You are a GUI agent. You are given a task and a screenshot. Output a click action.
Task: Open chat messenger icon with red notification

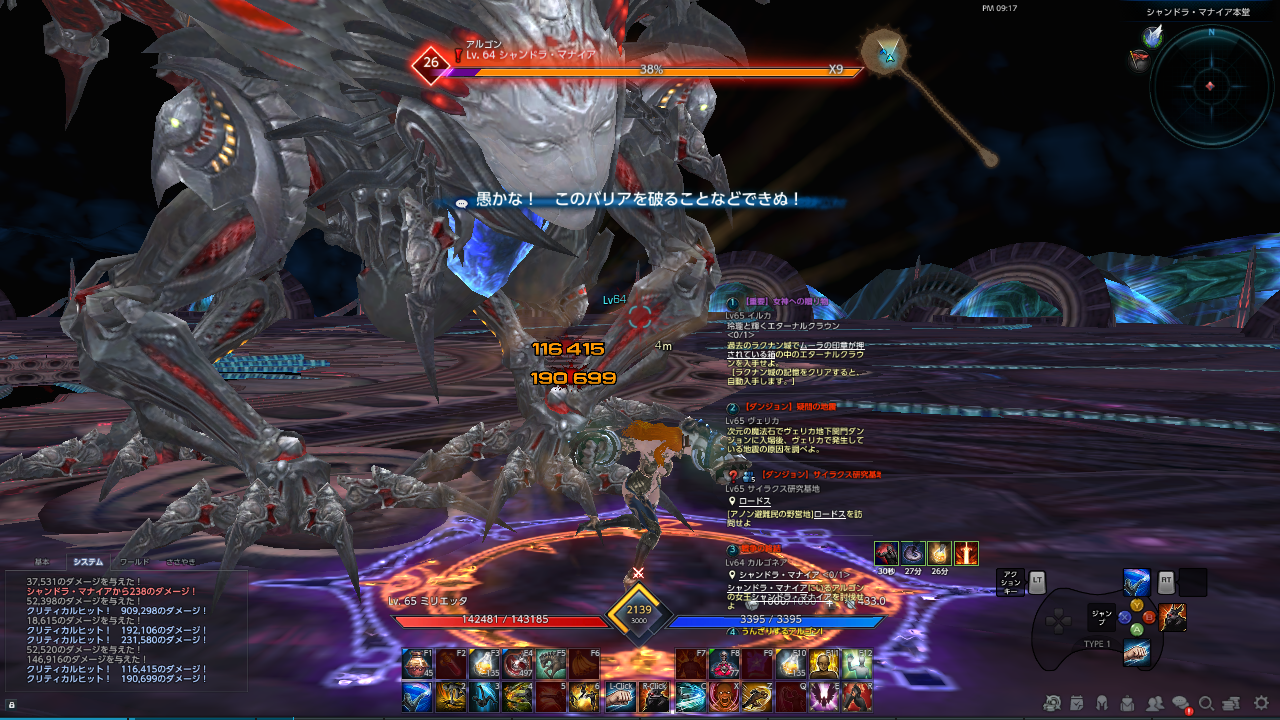1180,703
